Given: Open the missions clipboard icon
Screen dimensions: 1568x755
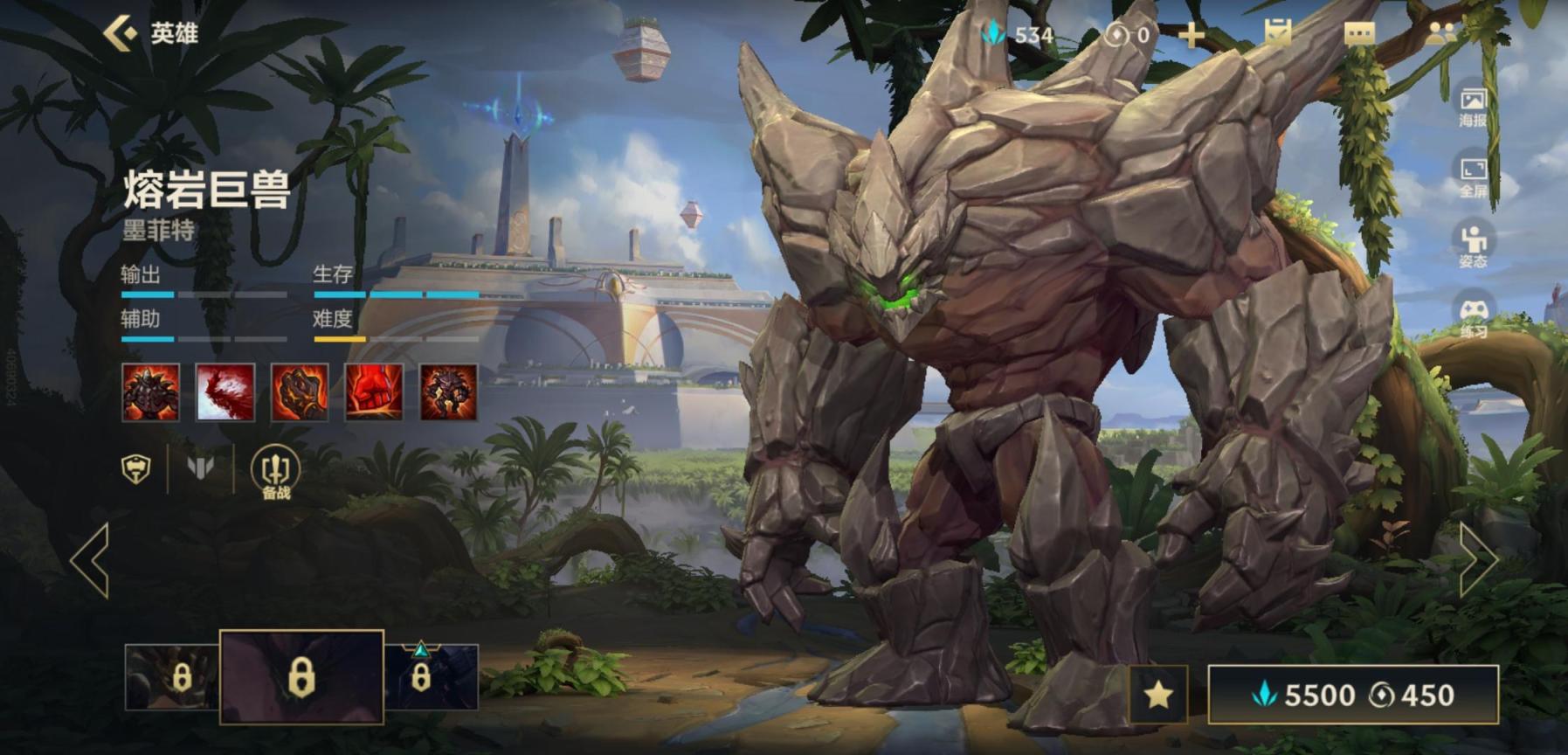Looking at the screenshot, I should 1277,34.
